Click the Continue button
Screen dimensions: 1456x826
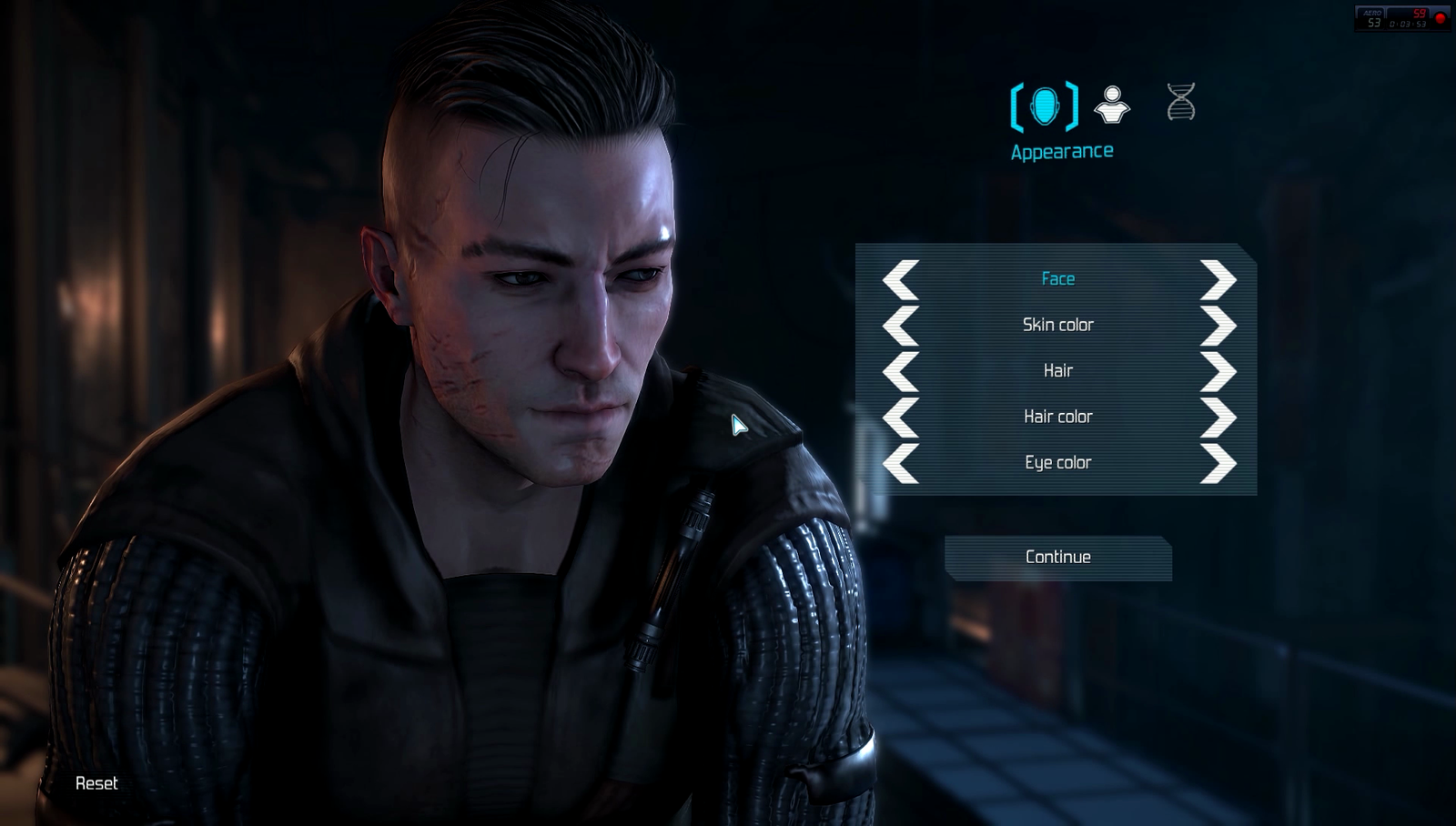click(1057, 557)
